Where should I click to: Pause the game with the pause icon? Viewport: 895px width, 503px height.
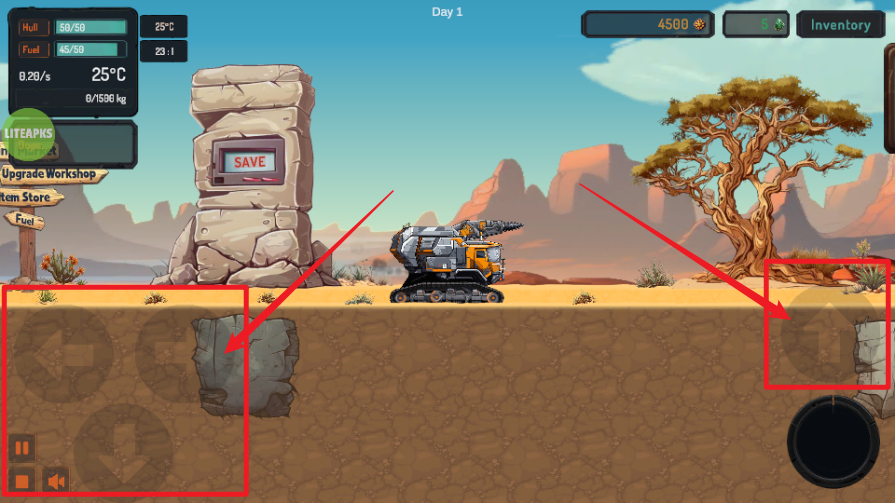22,448
